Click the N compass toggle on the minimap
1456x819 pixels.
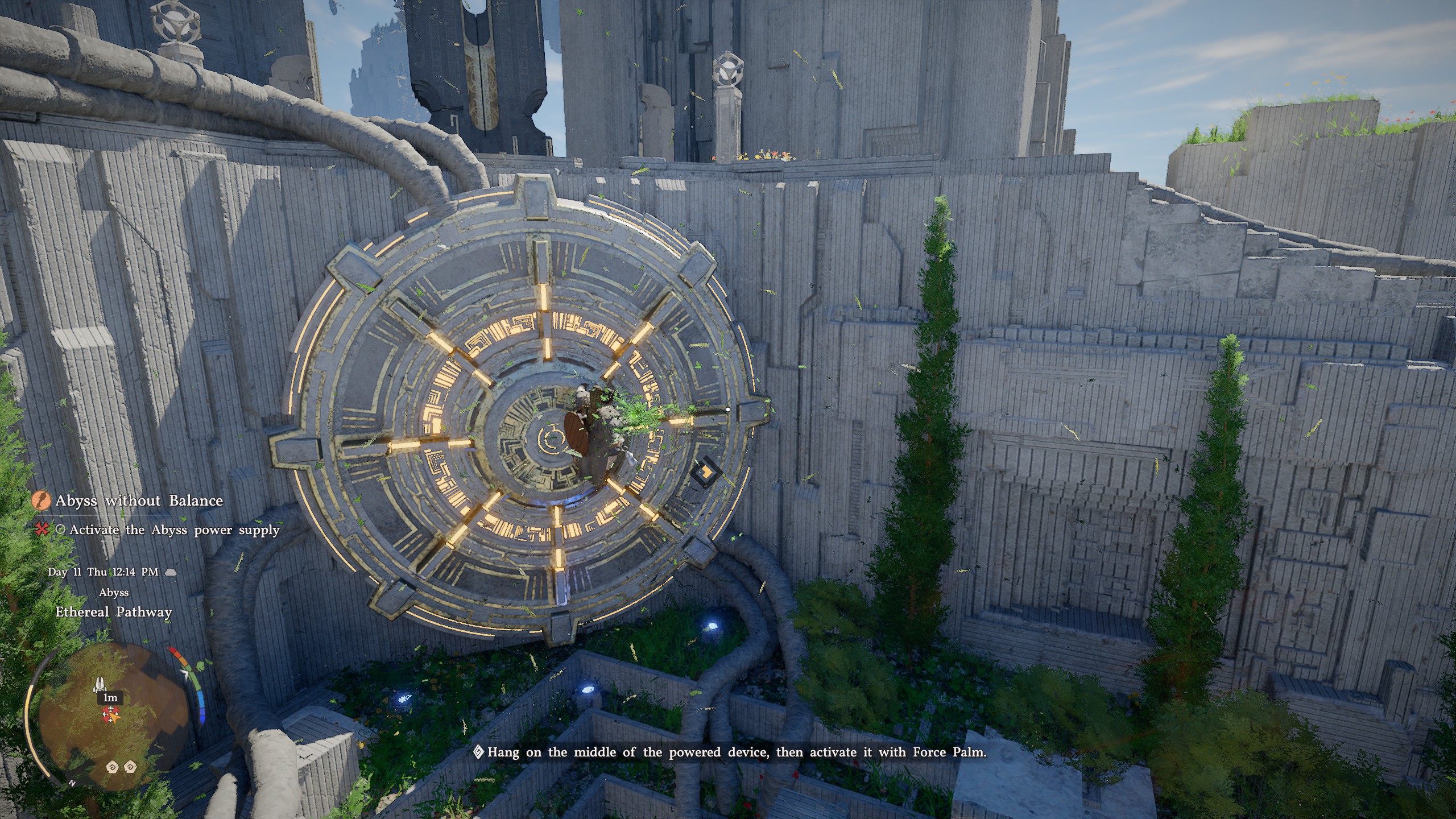tap(72, 783)
